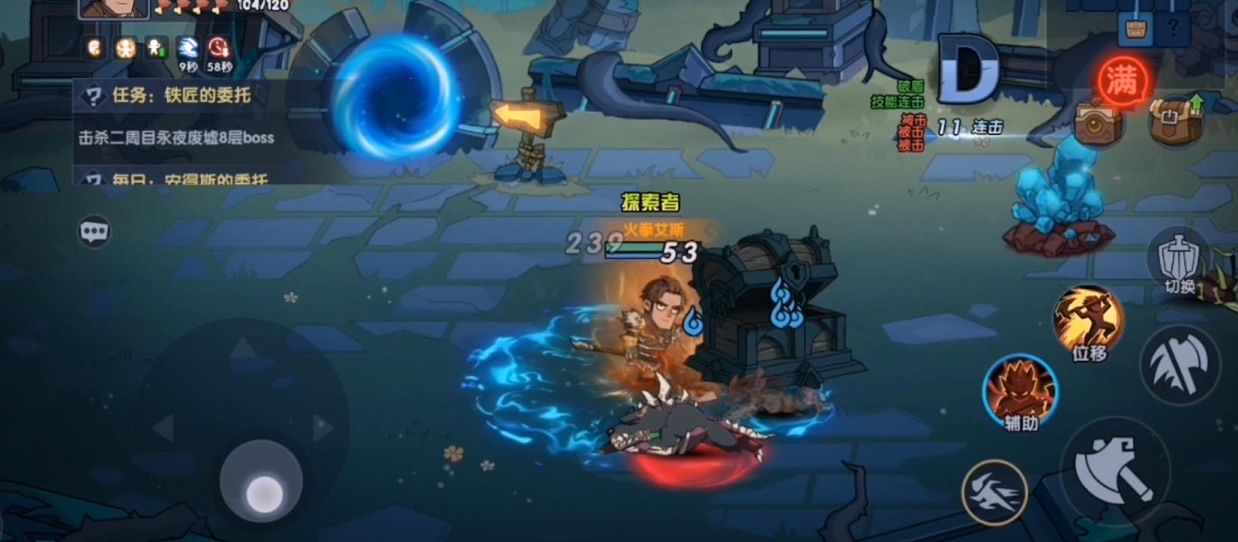Tap the virtual joystick thumb knob
The image size is (1238, 542).
[263, 491]
